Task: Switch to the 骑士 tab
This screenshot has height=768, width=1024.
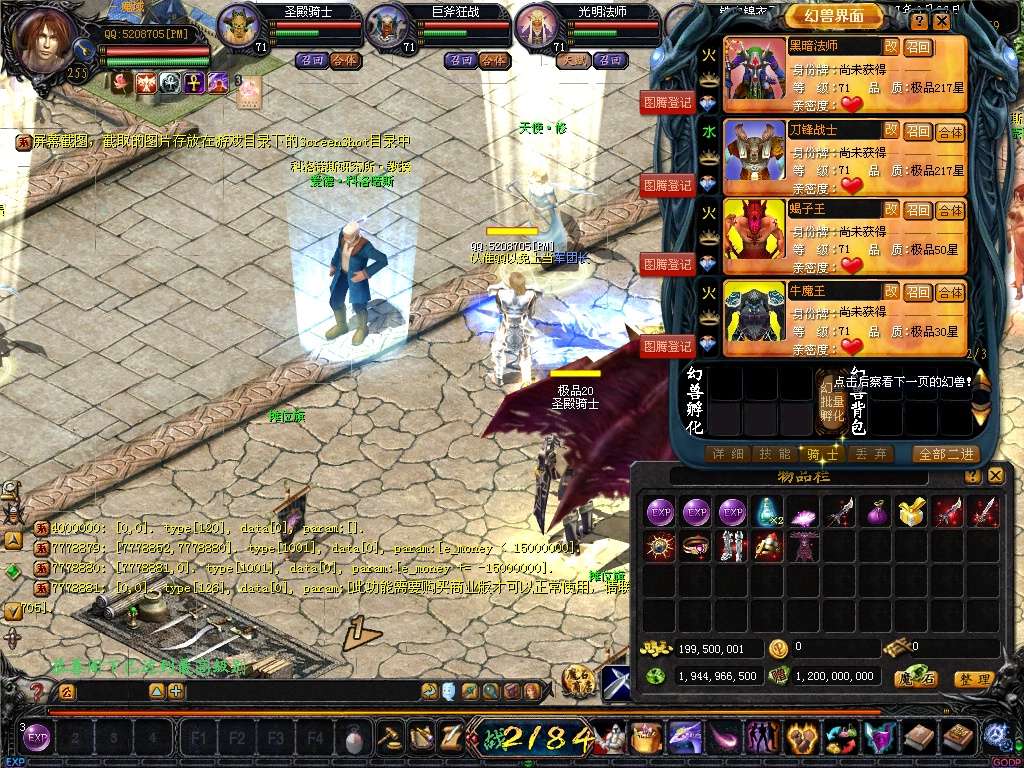Action: (x=822, y=454)
